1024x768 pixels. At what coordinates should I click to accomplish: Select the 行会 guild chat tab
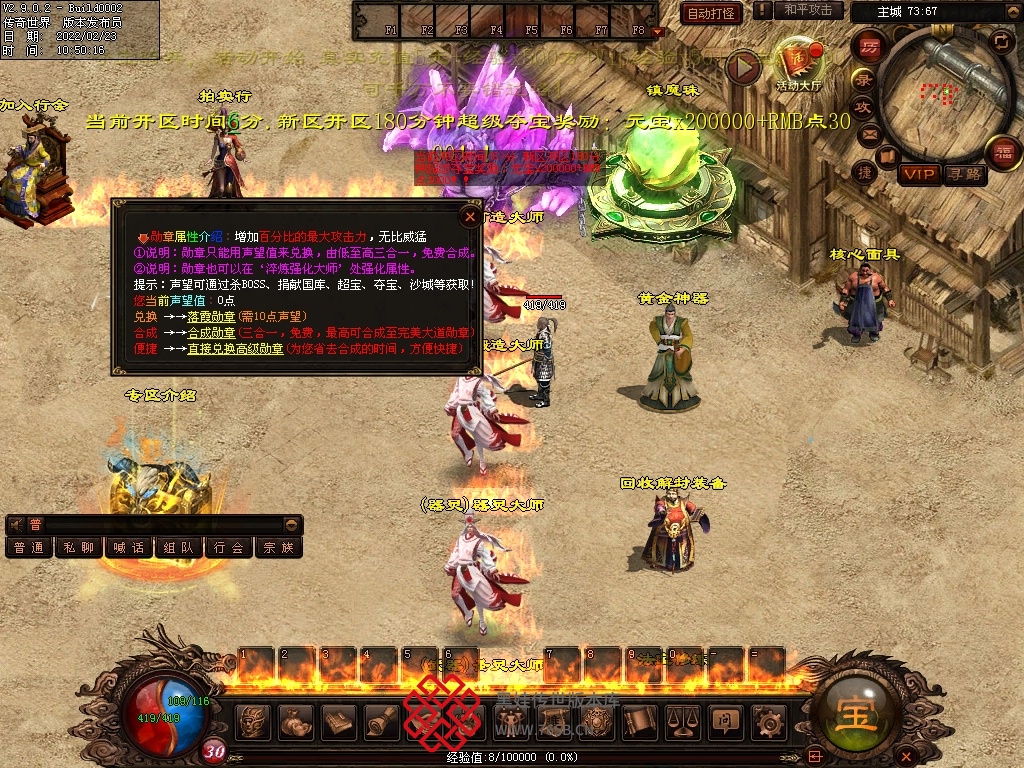pyautogui.click(x=229, y=548)
